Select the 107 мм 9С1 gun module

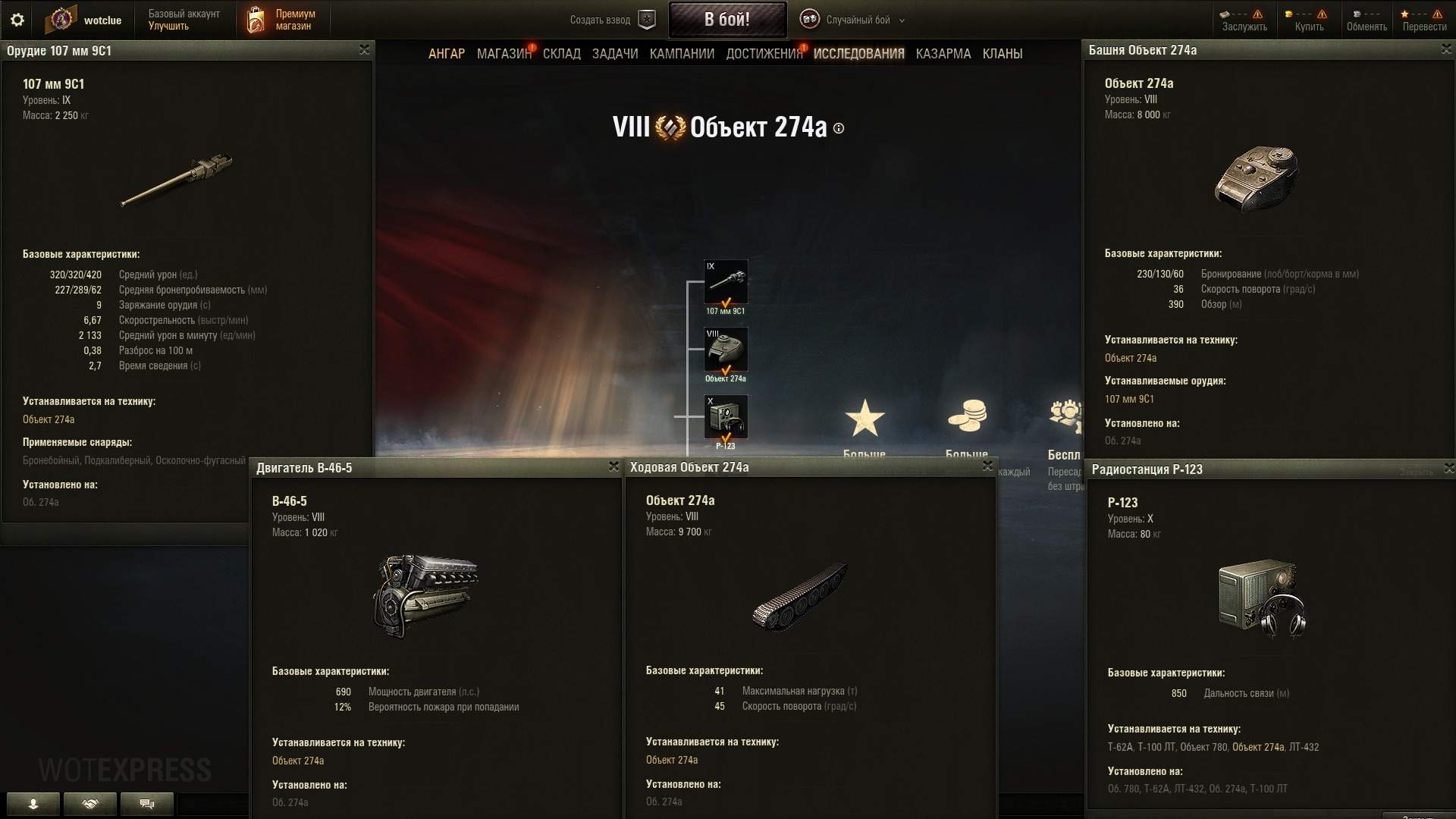726,282
